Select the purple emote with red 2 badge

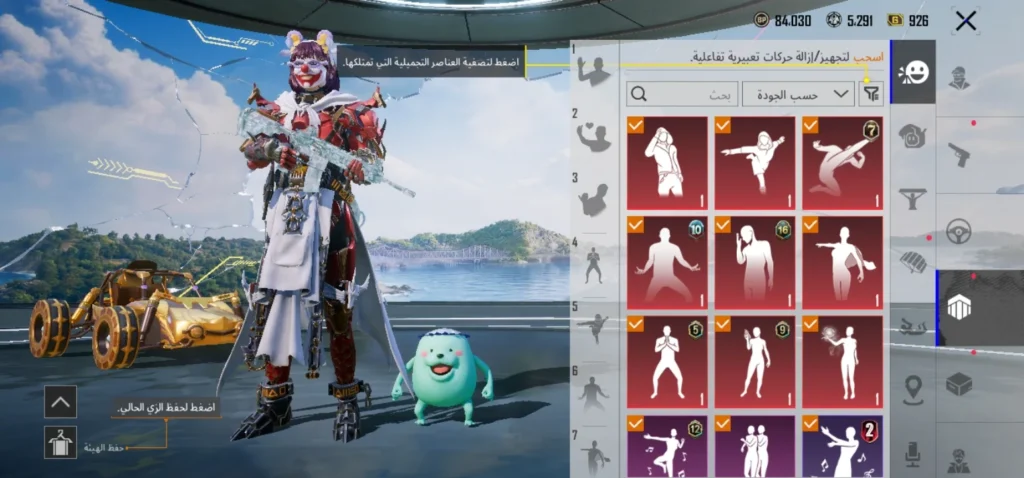(x=841, y=446)
